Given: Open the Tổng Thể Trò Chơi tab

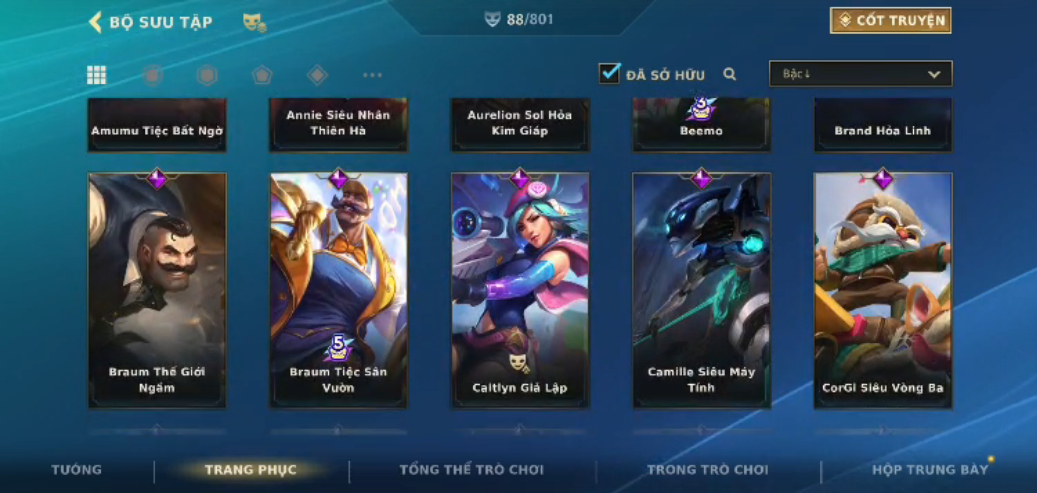Looking at the screenshot, I should (472, 470).
